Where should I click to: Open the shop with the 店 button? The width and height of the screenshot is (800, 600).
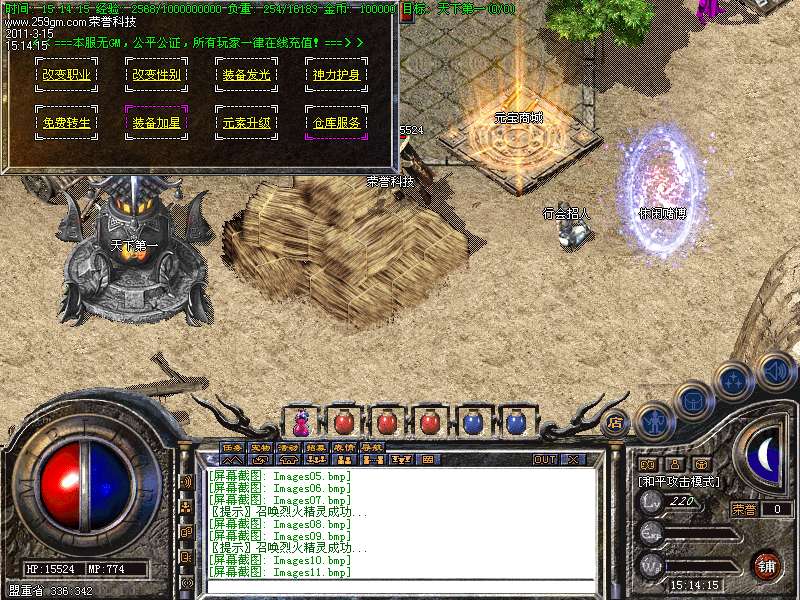point(614,422)
